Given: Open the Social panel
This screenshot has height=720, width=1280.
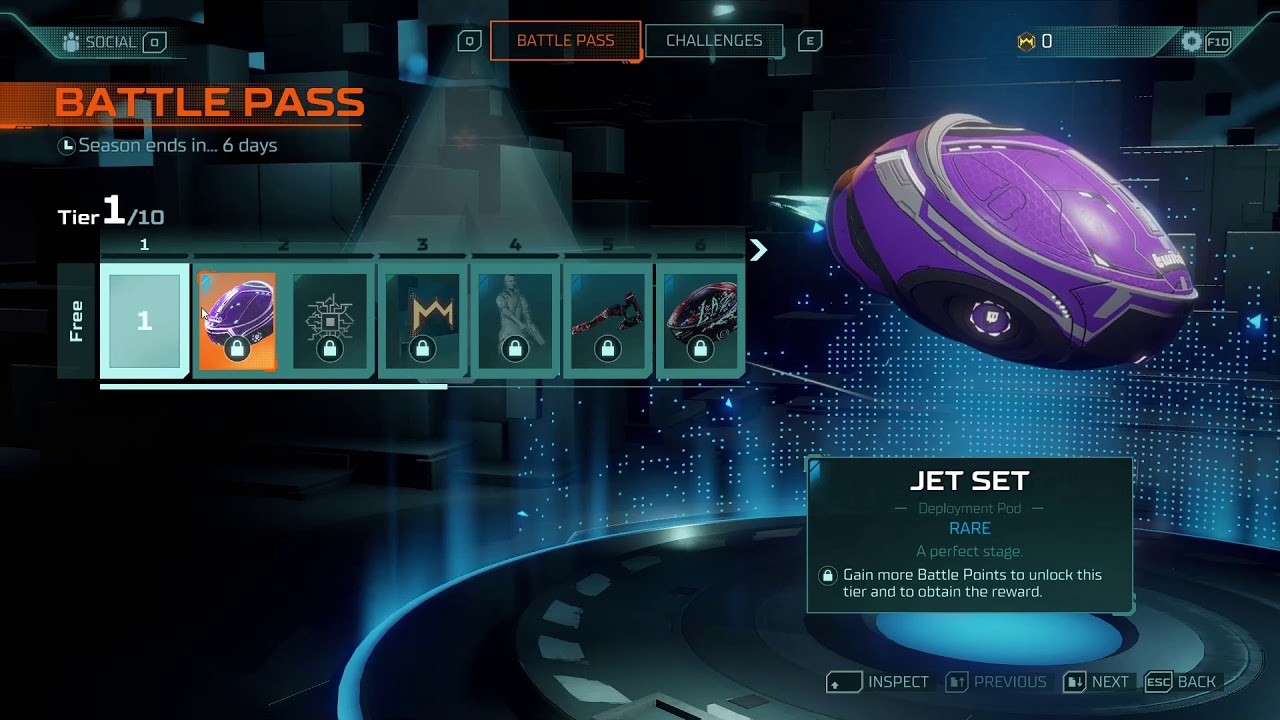Looking at the screenshot, I should tap(110, 42).
